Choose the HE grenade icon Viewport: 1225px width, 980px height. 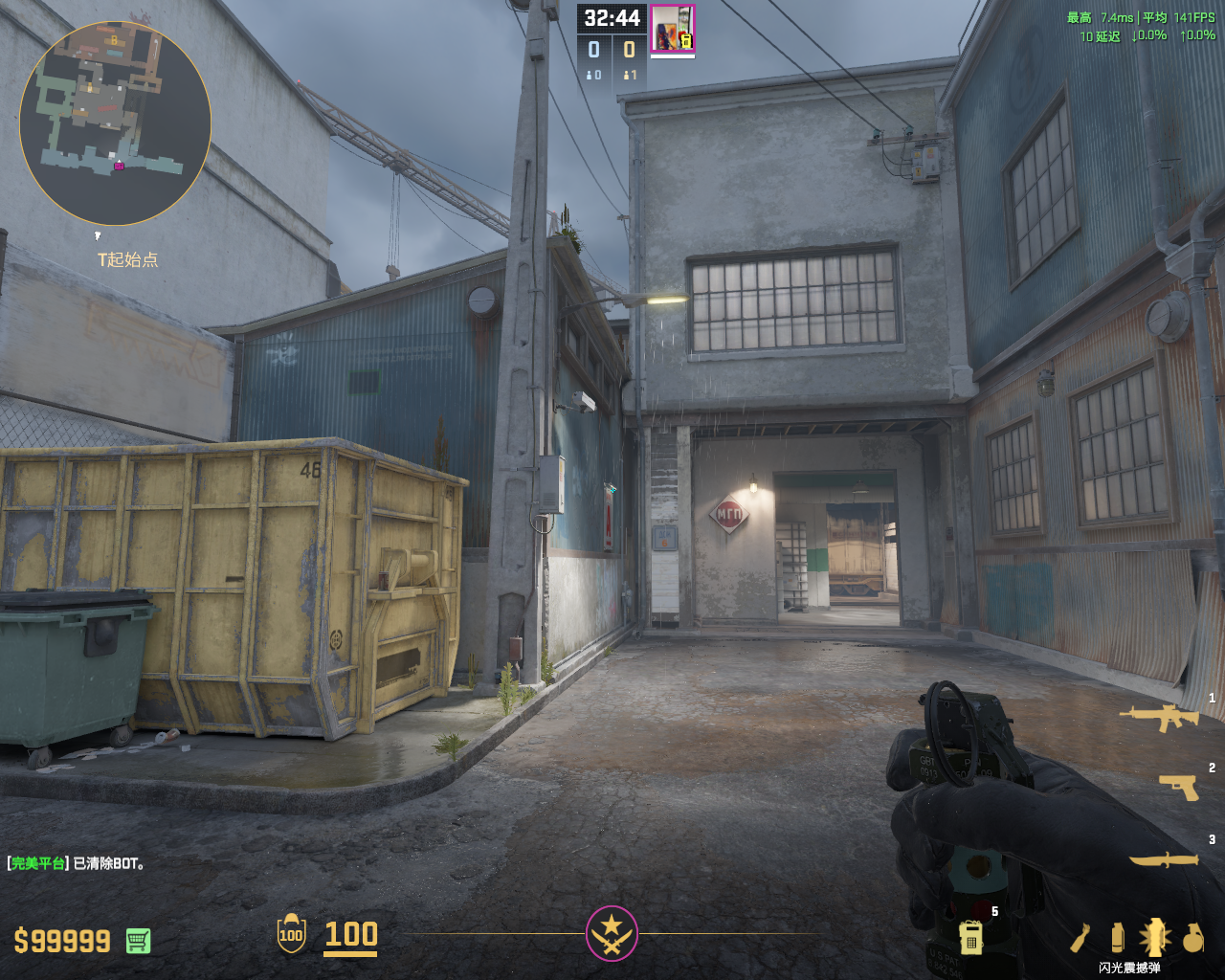click(x=1192, y=938)
